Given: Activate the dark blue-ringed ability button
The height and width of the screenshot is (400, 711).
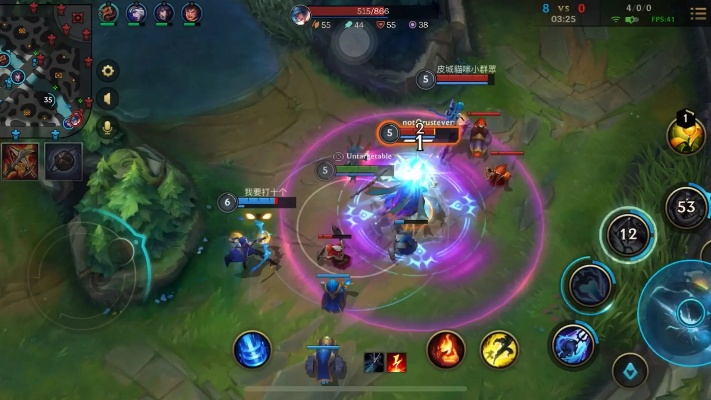Looking at the screenshot, I should pos(590,285).
